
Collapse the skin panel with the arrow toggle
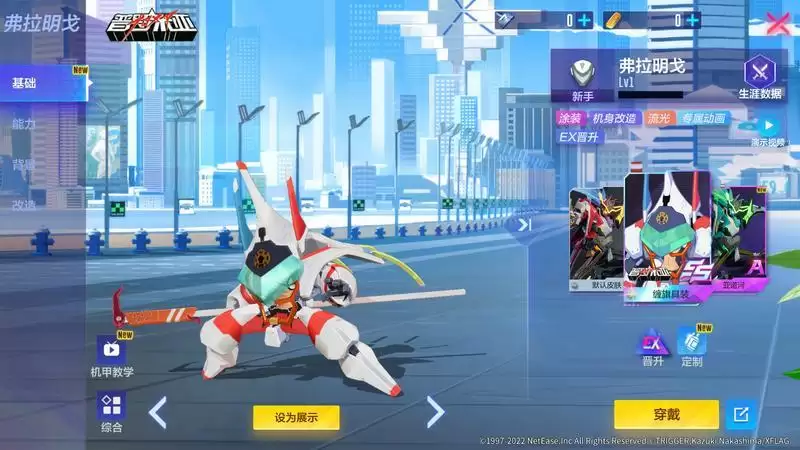coord(523,224)
